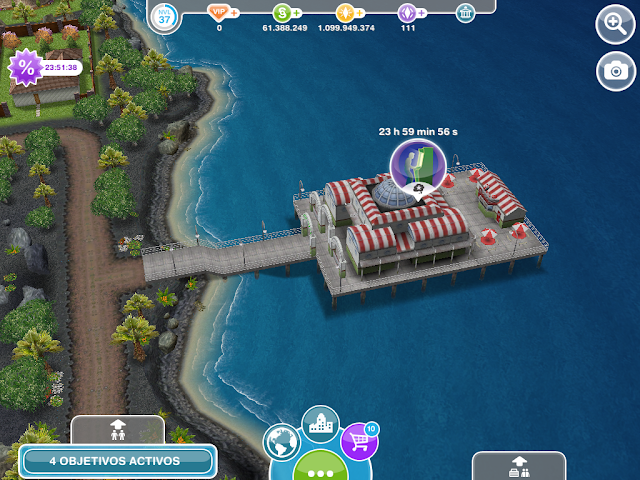Screen dimensions: 640x480
Task: Add VIP points with the plus button
Action: point(234,13)
